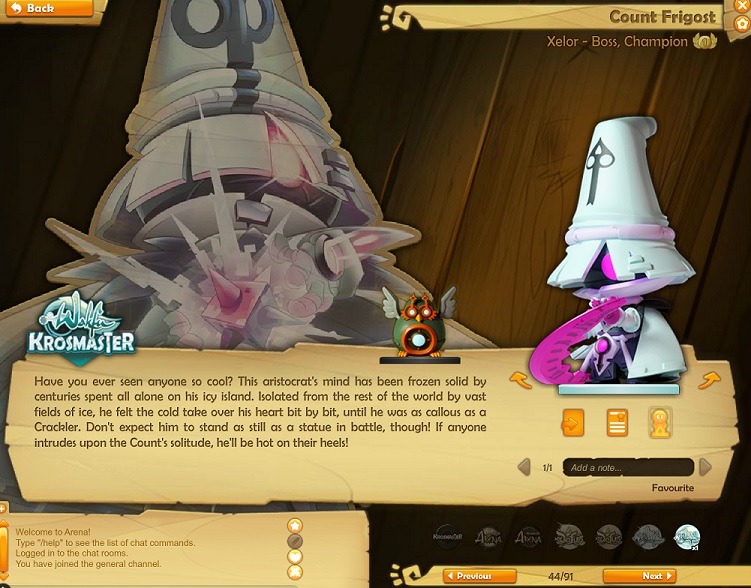
Task: Click the Add a note field
Action: (x=627, y=467)
